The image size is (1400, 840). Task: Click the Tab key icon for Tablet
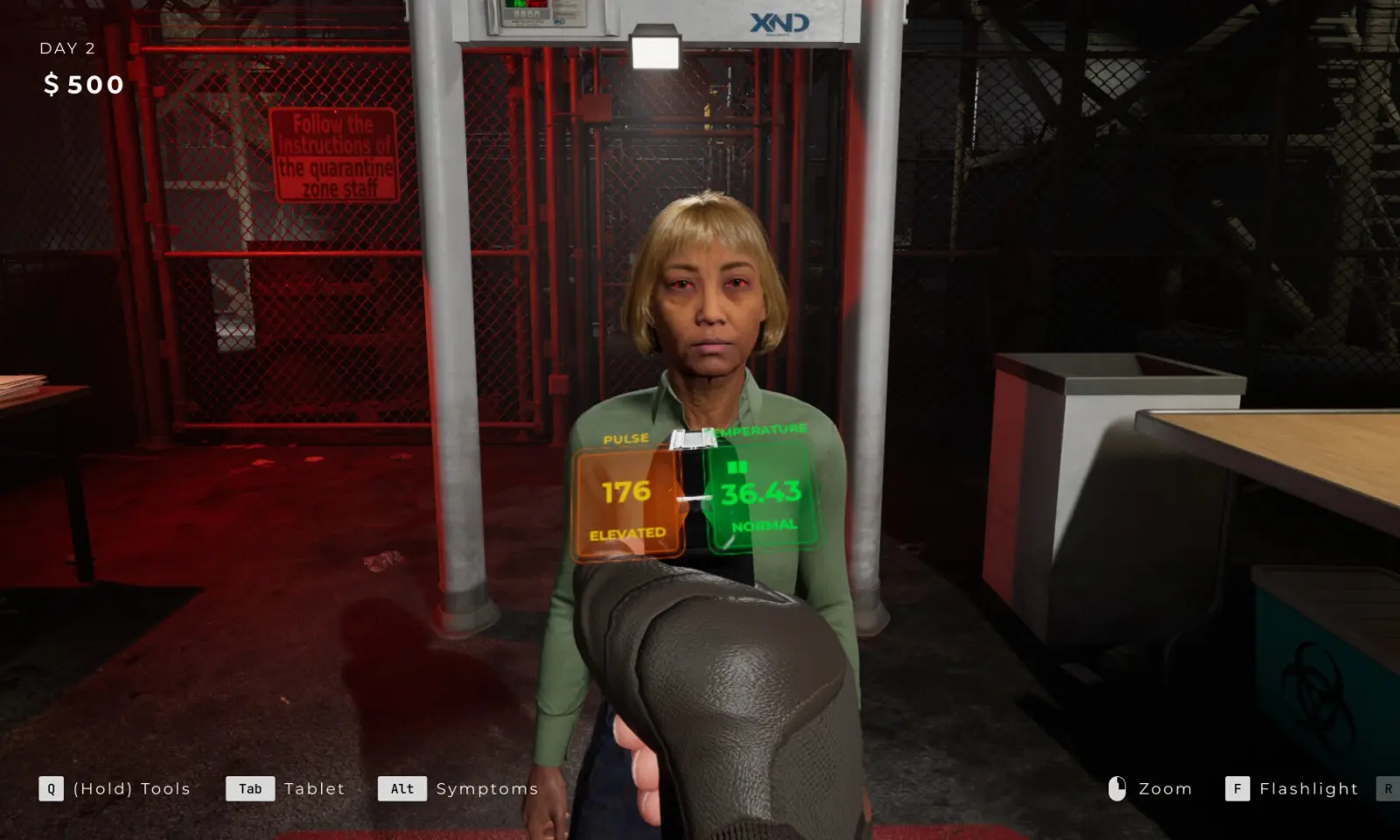[249, 788]
